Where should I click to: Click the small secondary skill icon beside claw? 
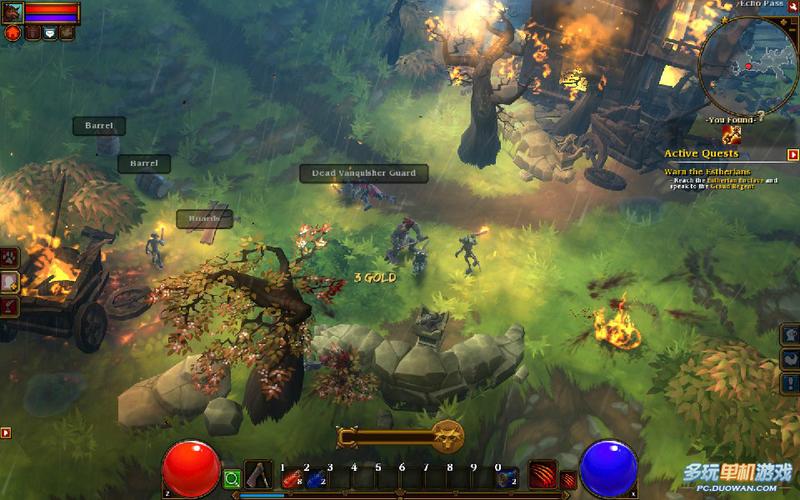click(x=568, y=480)
